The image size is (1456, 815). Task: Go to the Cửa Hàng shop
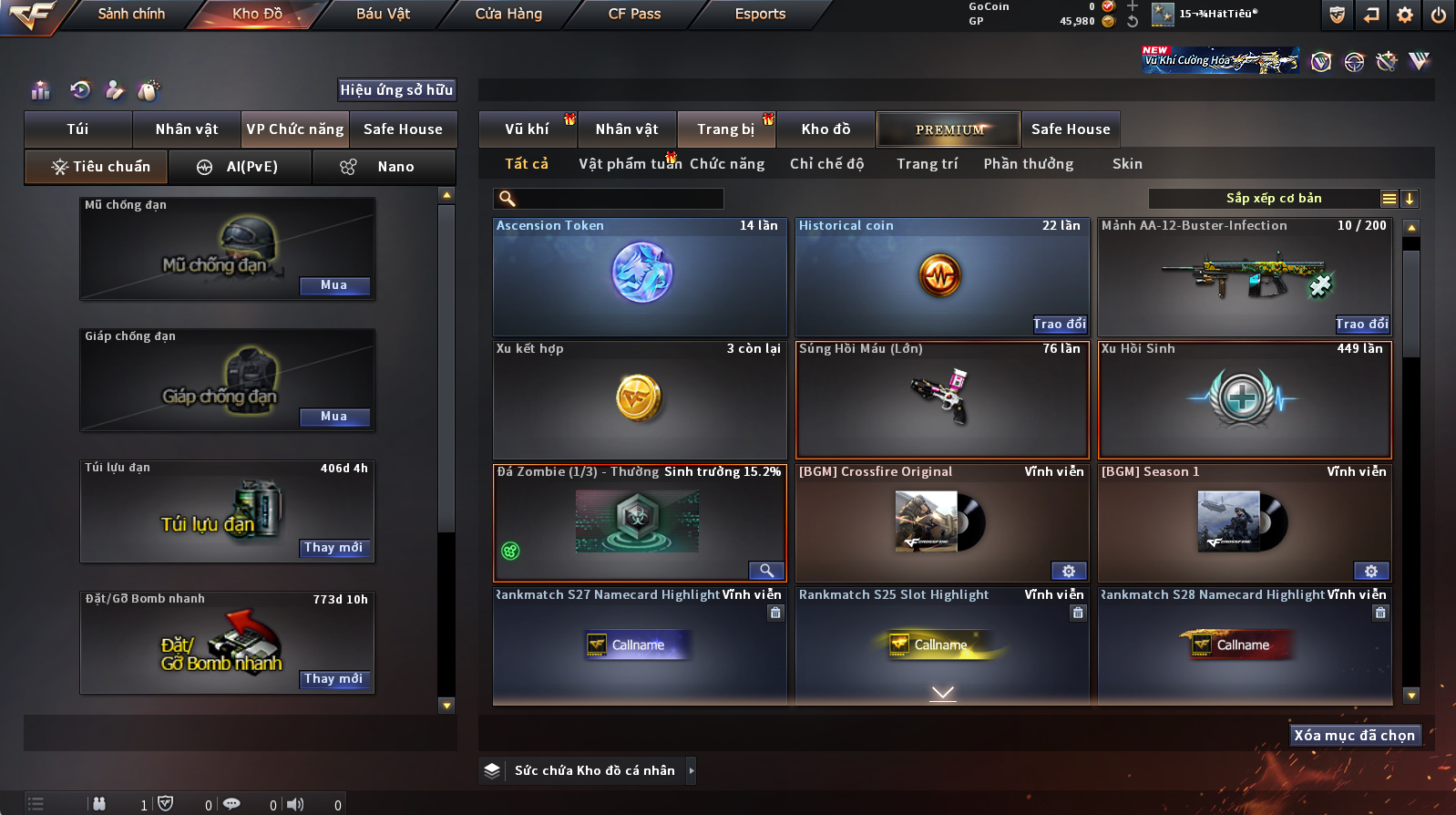pos(508,14)
